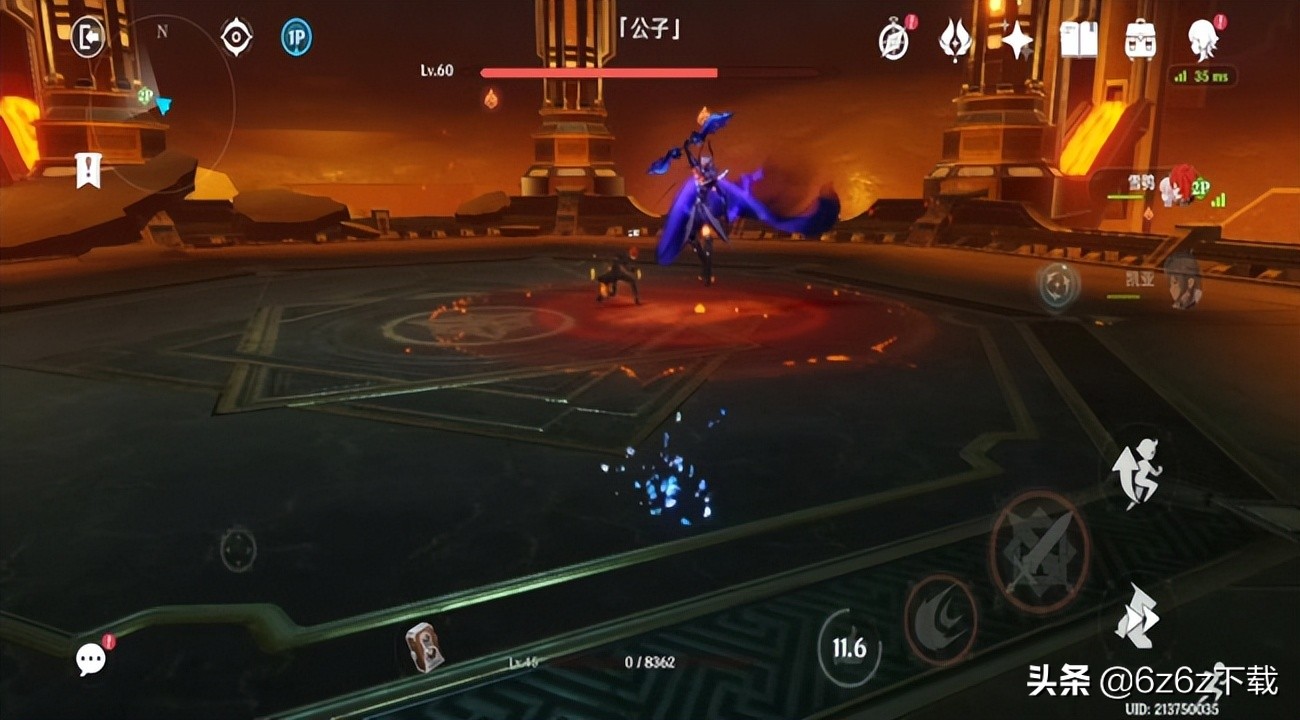Viewport: 1300px width, 720px height.
Task: Open the chat speech bubble
Action: (x=91, y=658)
